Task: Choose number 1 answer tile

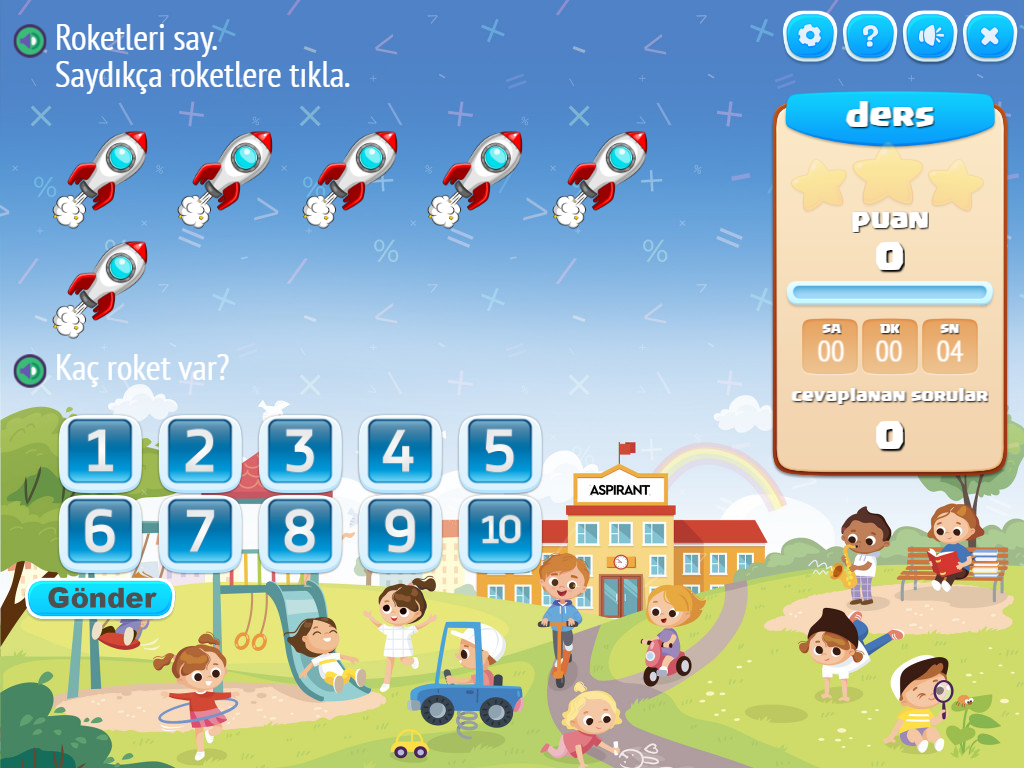Action: pyautogui.click(x=100, y=453)
